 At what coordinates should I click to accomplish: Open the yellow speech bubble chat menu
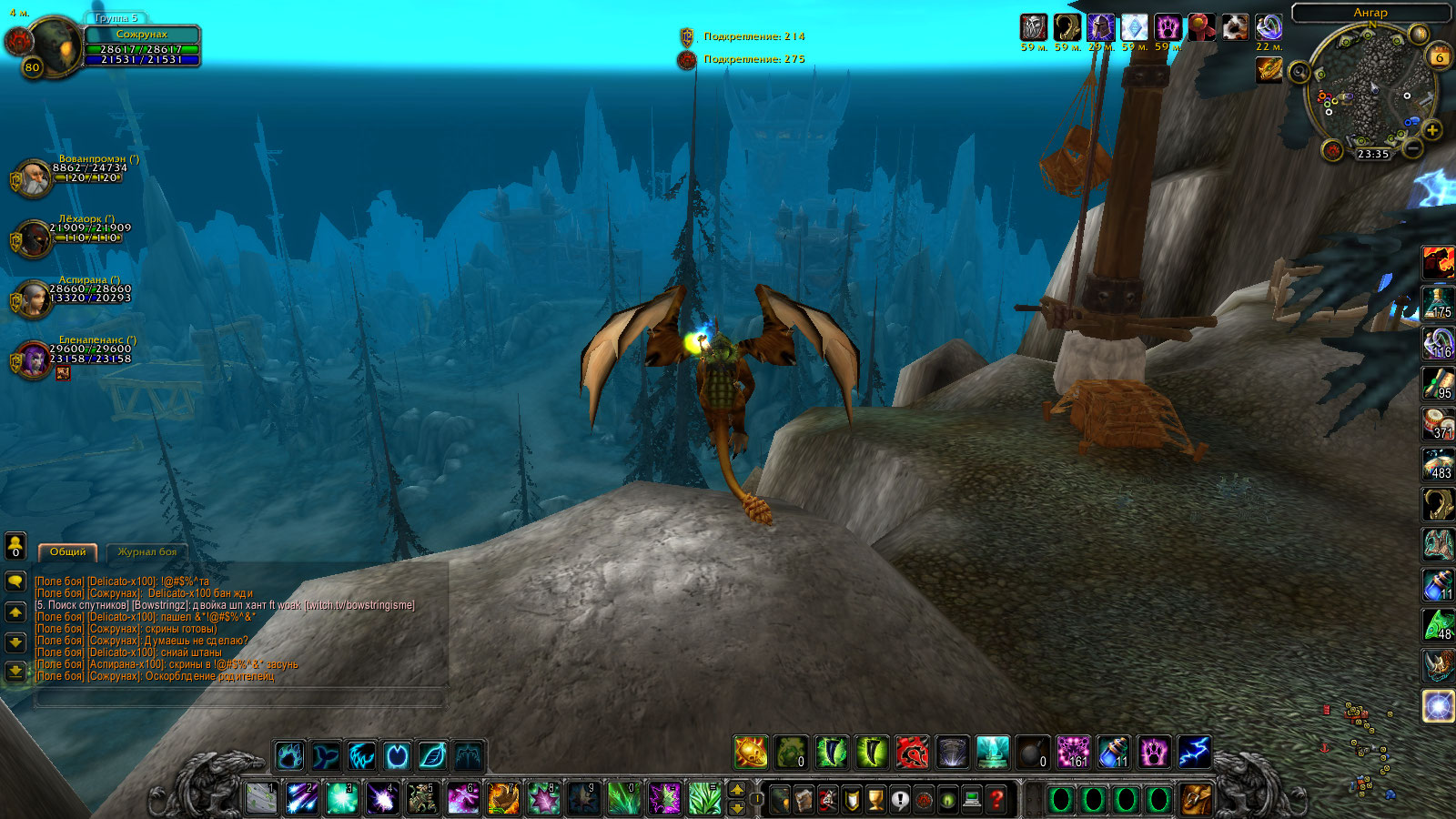tap(15, 581)
